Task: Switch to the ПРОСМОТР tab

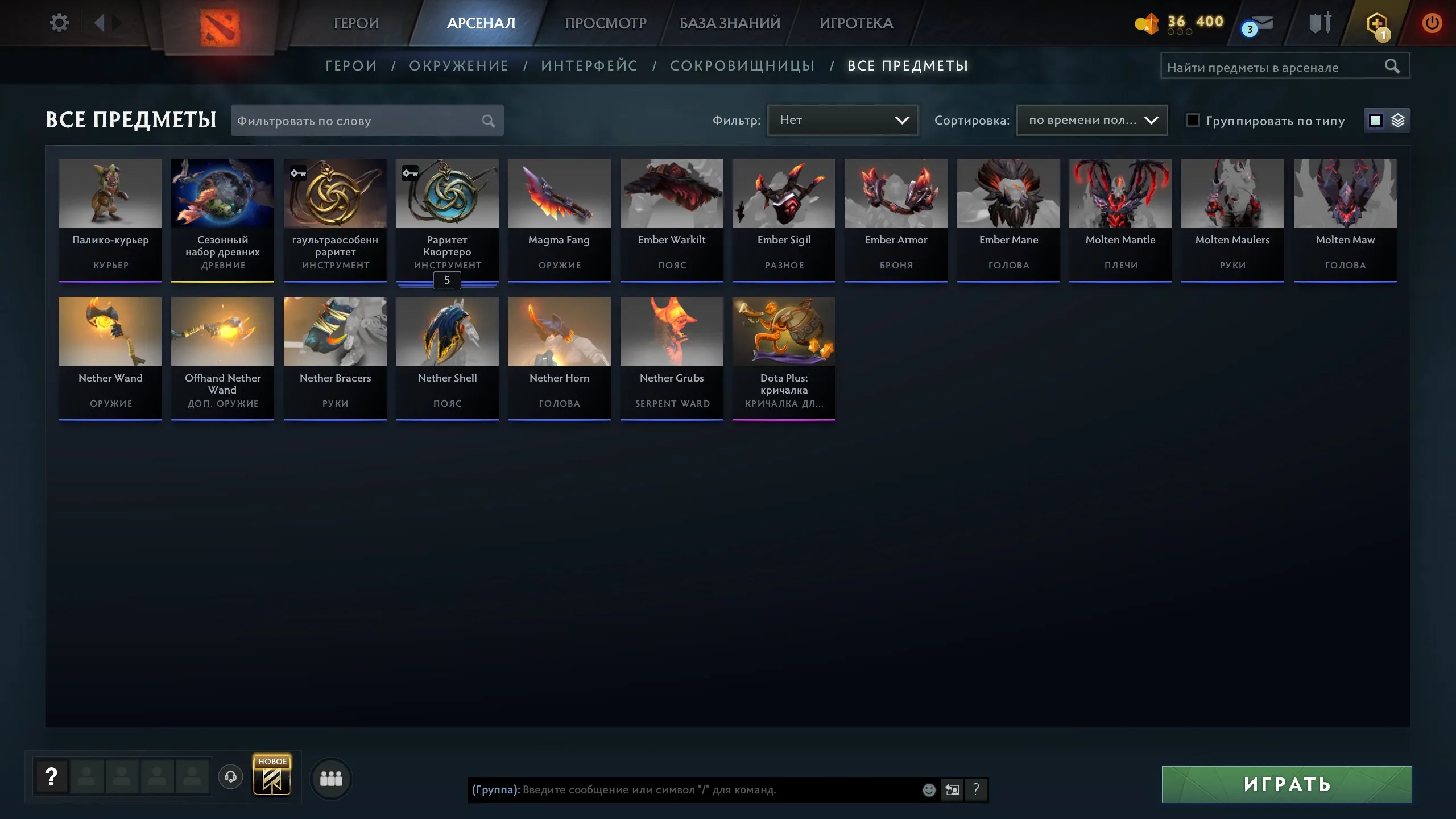Action: coord(605,23)
